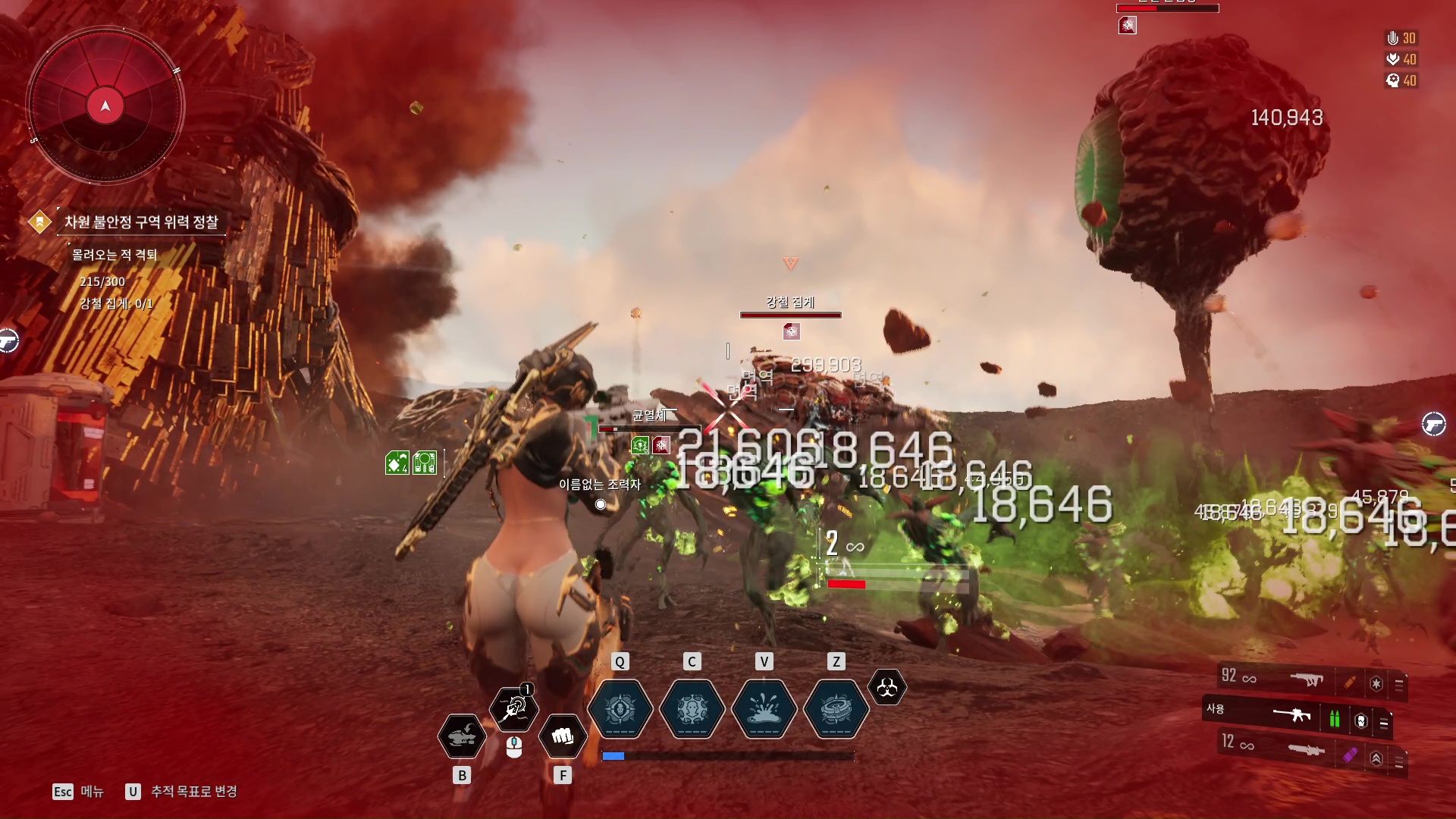Use the grappling hook ability icon

point(514,708)
